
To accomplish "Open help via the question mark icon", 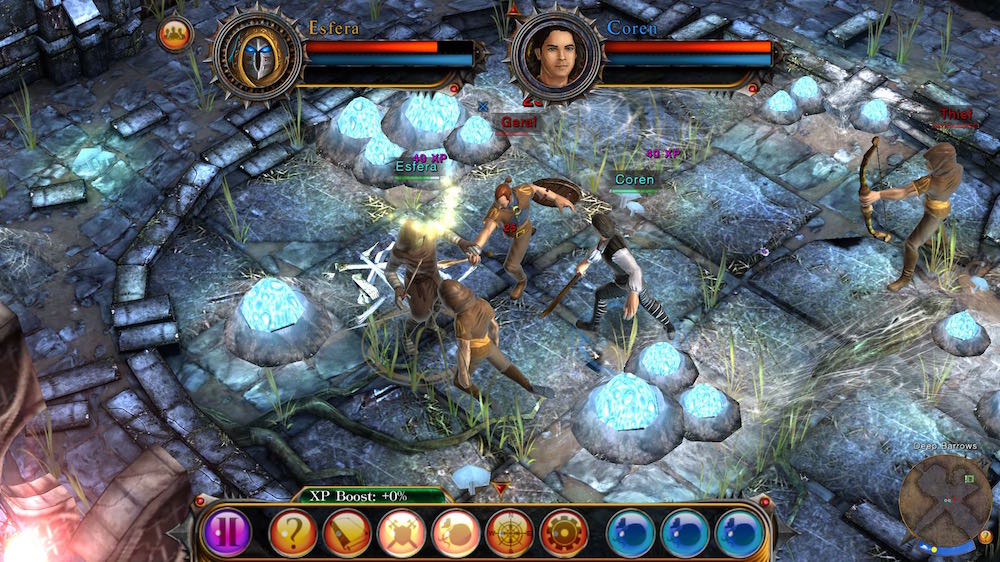I will click(293, 532).
